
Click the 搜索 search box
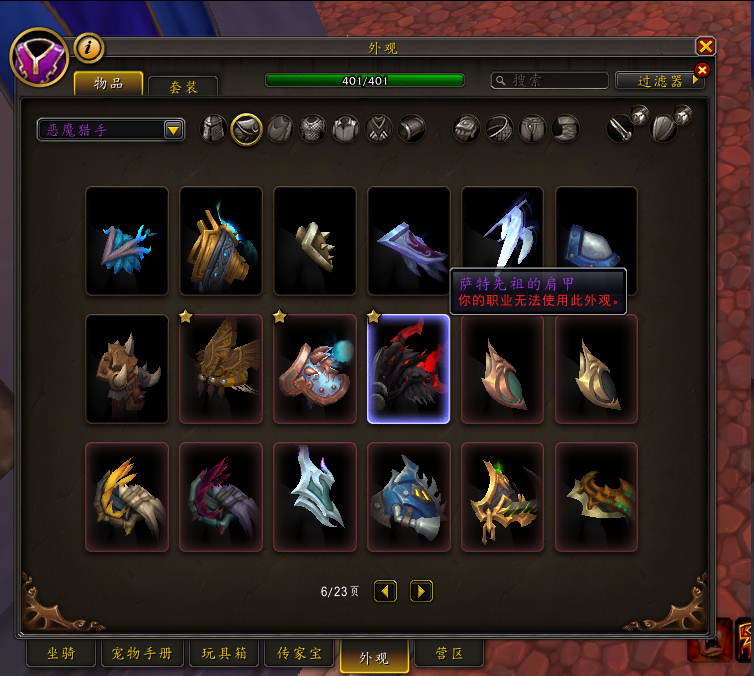[x=550, y=80]
